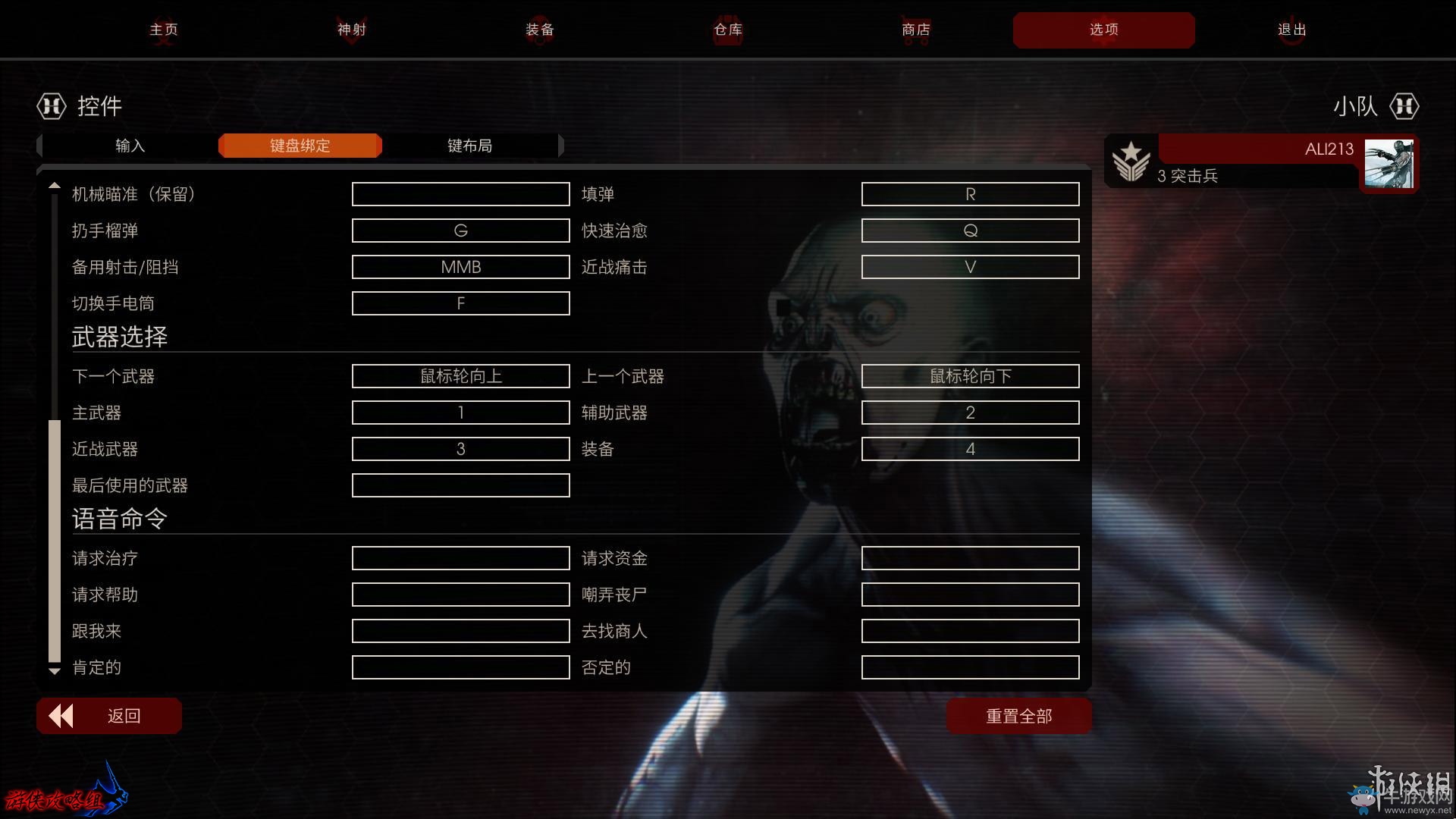
Task: Click the G binding field for 扔手榴弹
Action: pyautogui.click(x=460, y=230)
